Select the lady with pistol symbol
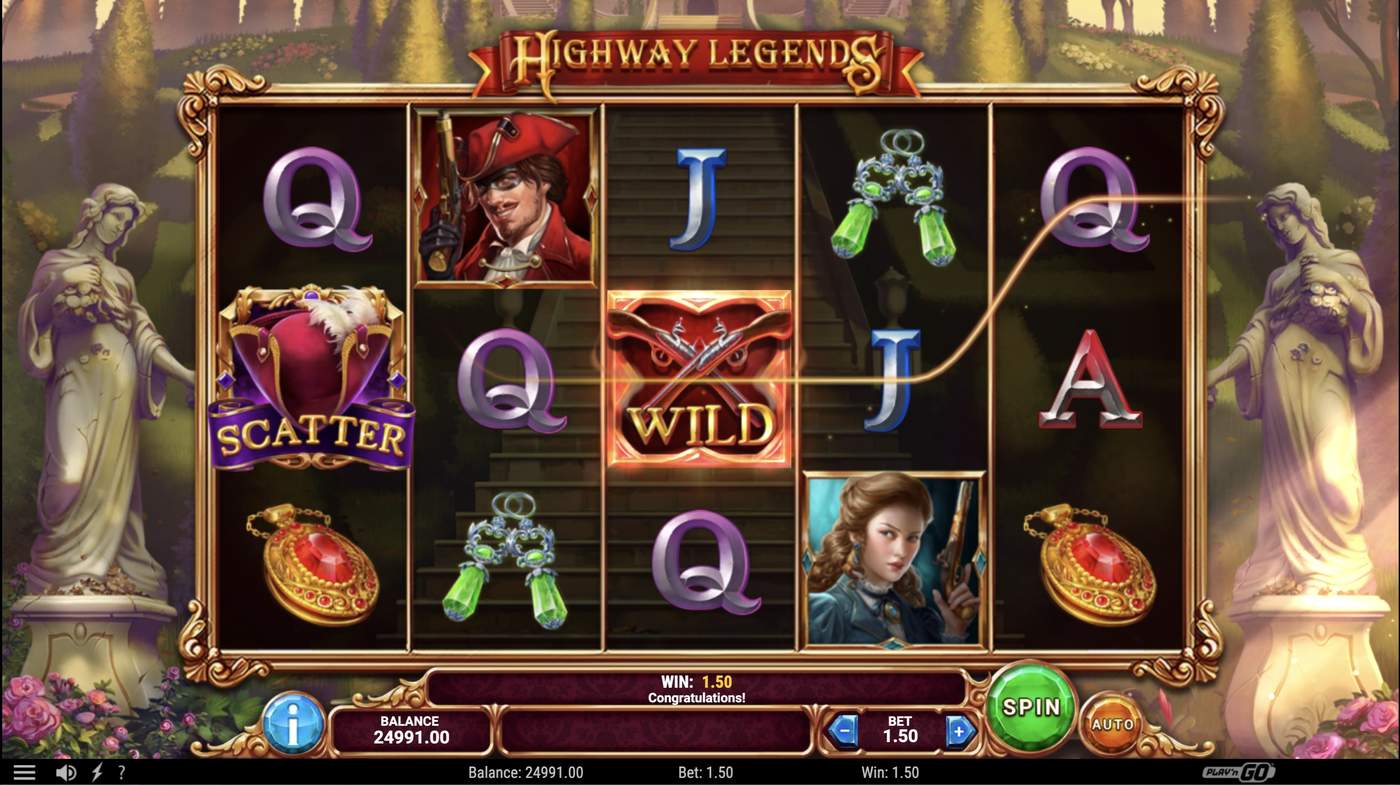This screenshot has width=1400, height=785. pos(893,560)
